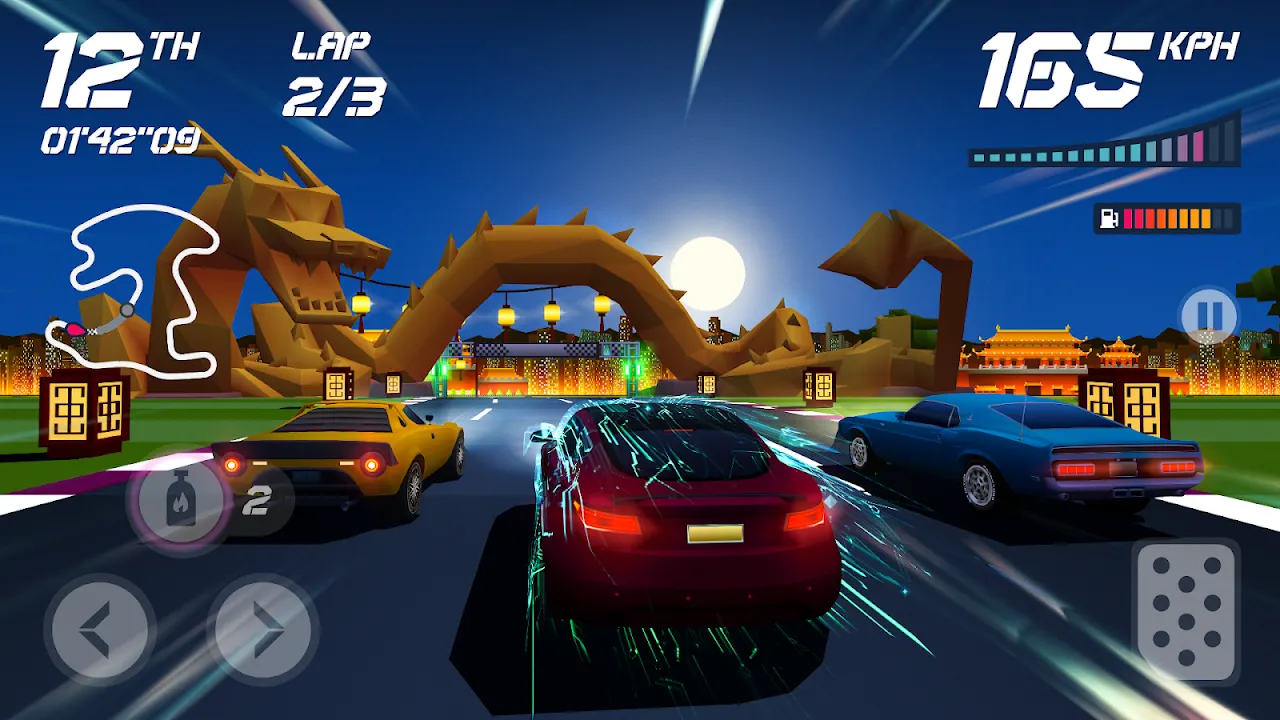This screenshot has height=720, width=1280.
Task: Tap the nitro counter showing 2
Action: 258,498
